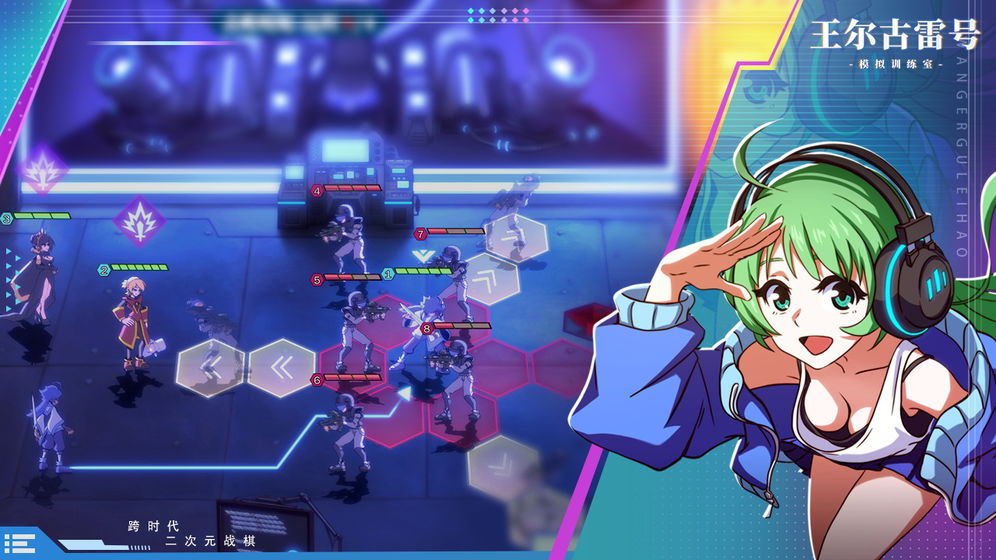This screenshot has height=560, width=996.
Task: Click the purple burst diamond icon above unit 2
Action: (x=139, y=221)
